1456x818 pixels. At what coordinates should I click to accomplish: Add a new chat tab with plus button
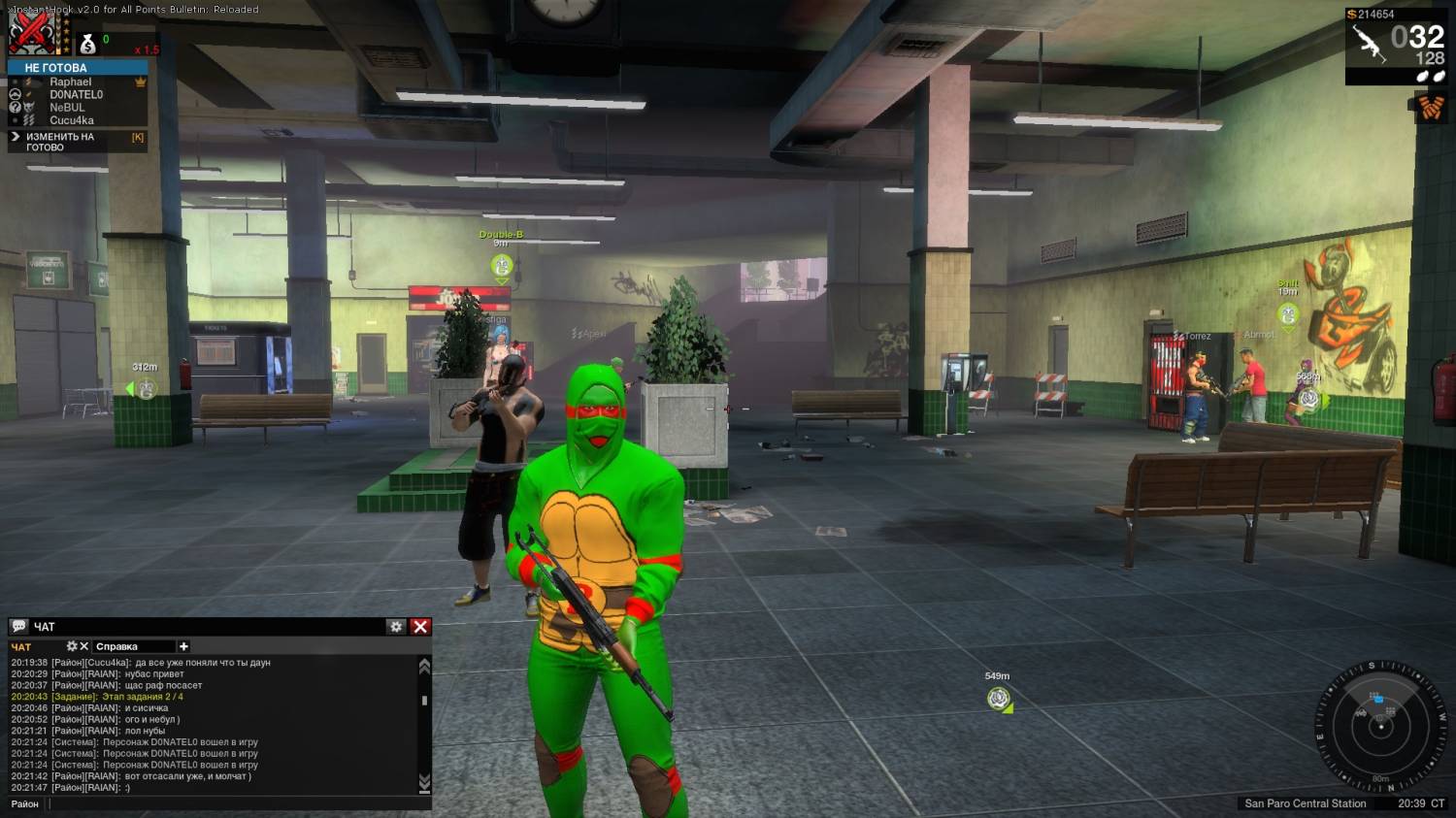(183, 646)
